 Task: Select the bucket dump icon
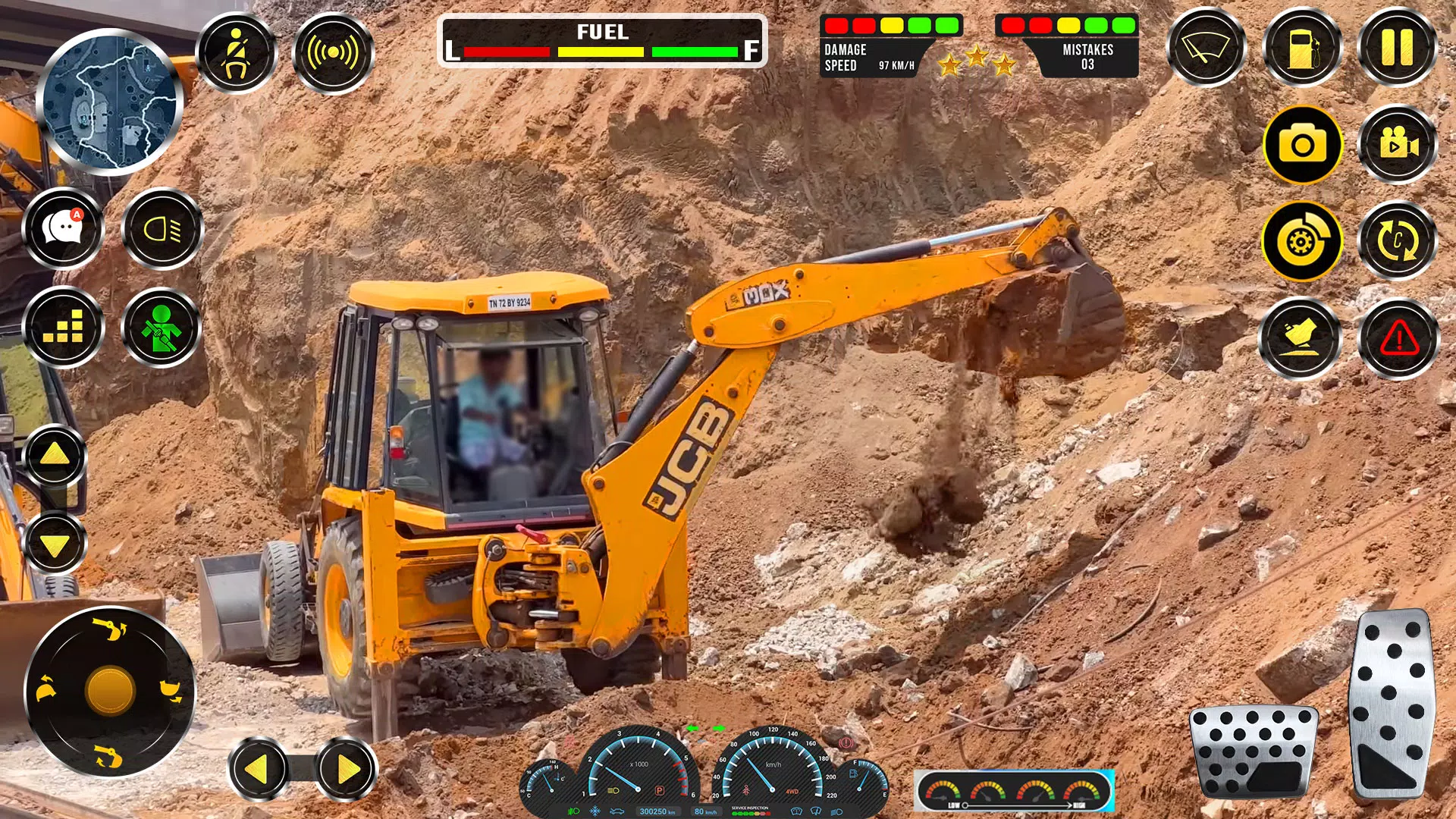tap(1301, 337)
